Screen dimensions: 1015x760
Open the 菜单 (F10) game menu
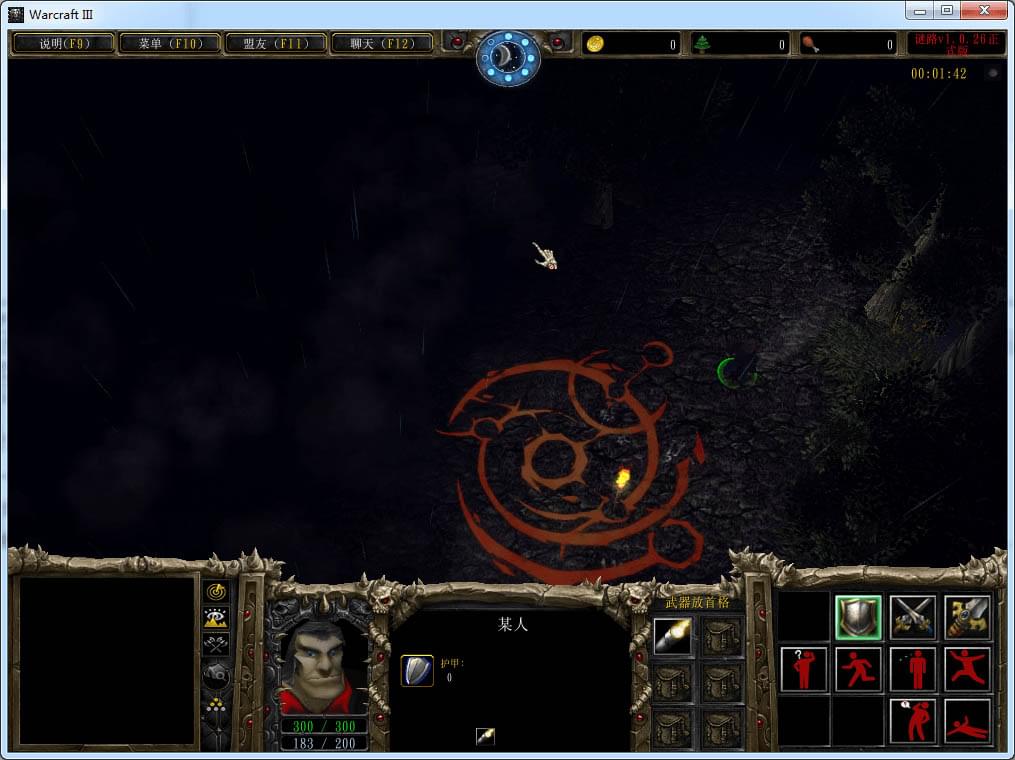tap(170, 44)
